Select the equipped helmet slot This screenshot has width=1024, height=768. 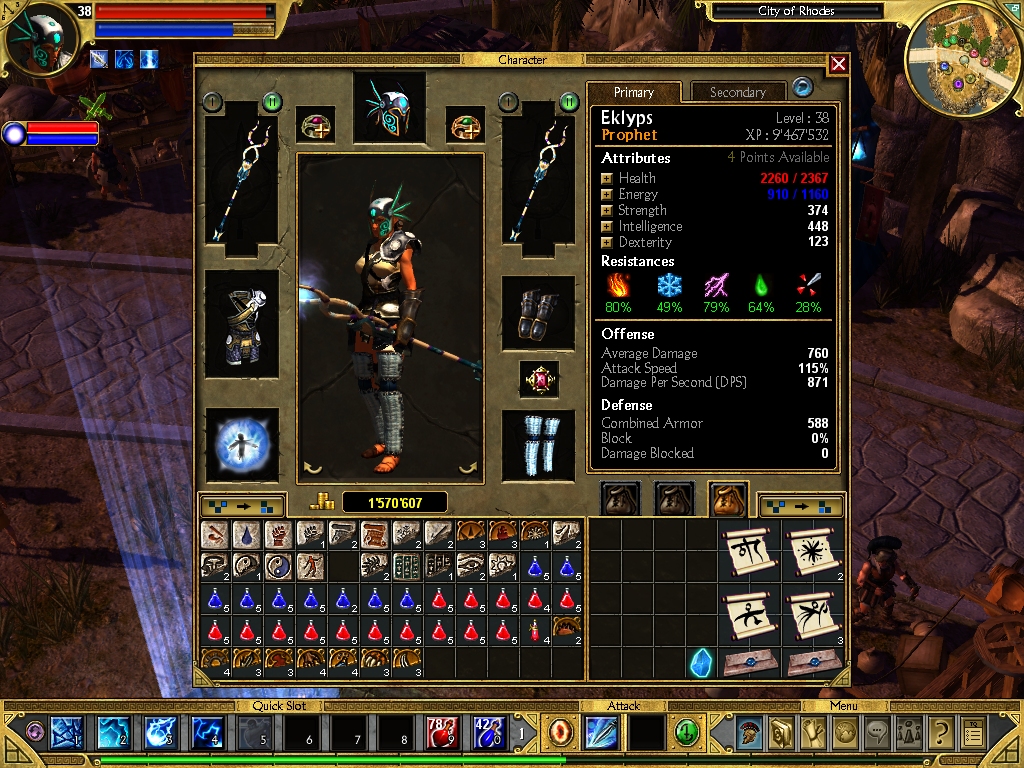pos(389,108)
